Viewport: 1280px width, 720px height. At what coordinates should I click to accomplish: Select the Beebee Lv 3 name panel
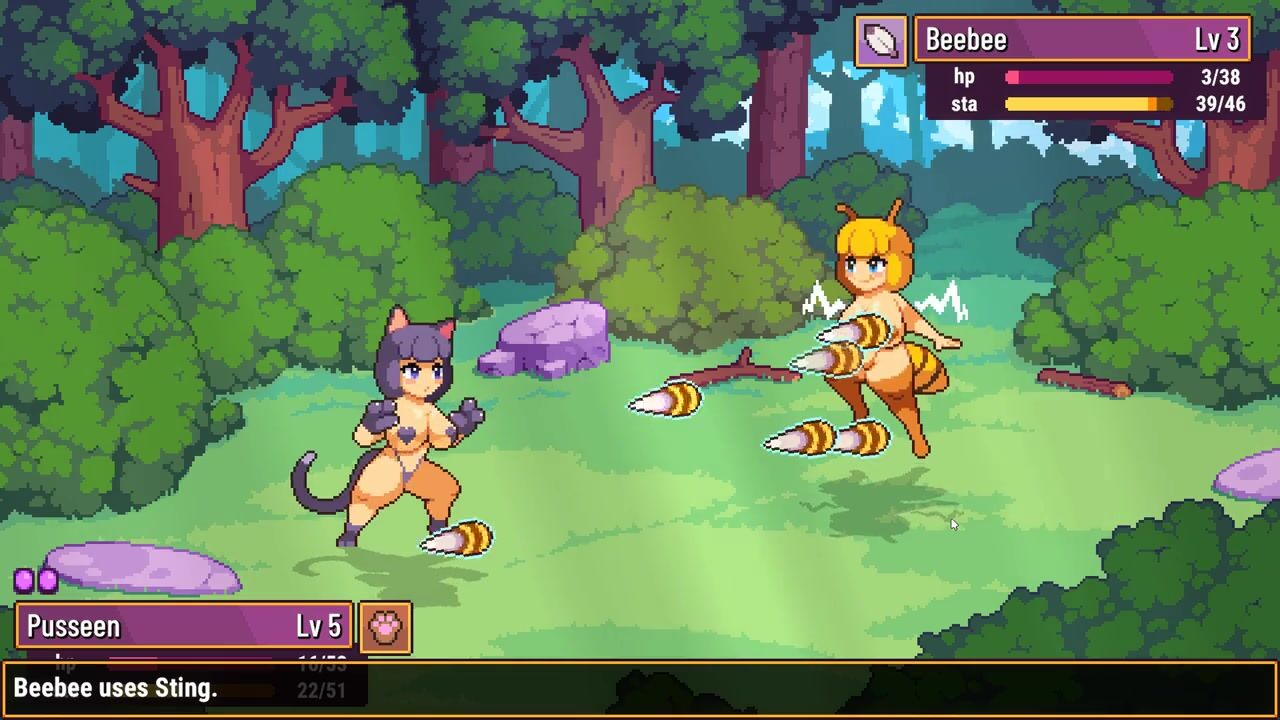(1082, 40)
